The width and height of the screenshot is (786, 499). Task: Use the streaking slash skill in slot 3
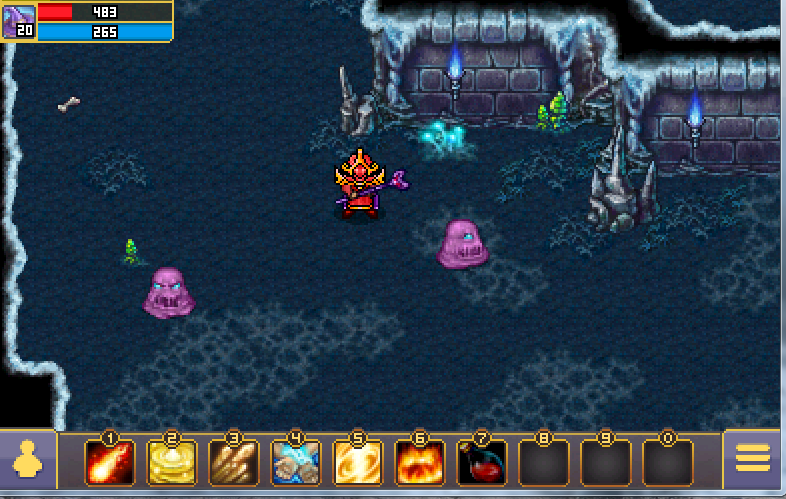pos(234,463)
